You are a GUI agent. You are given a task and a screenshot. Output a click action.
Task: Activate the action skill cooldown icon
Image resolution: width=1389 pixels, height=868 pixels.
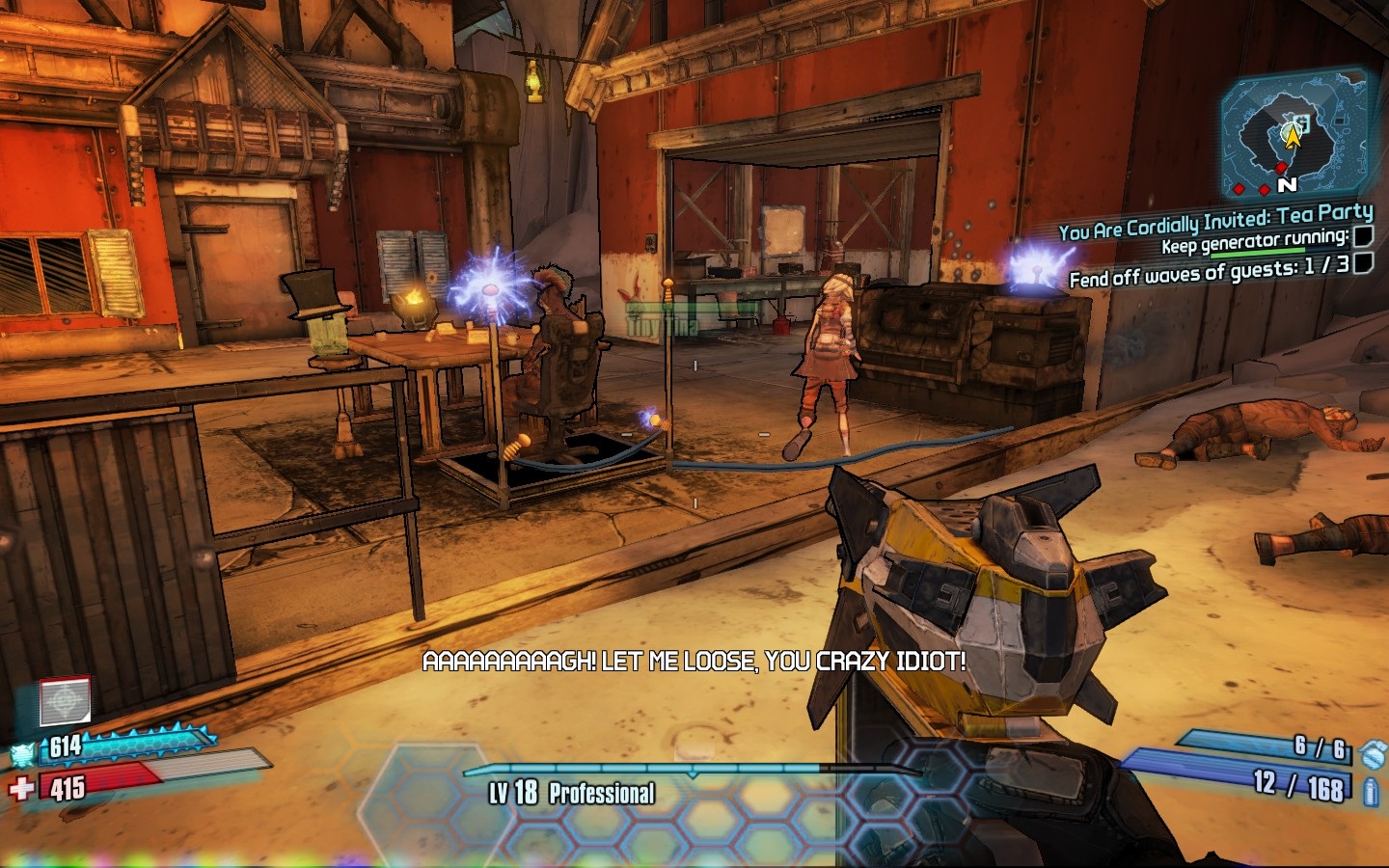(65, 701)
